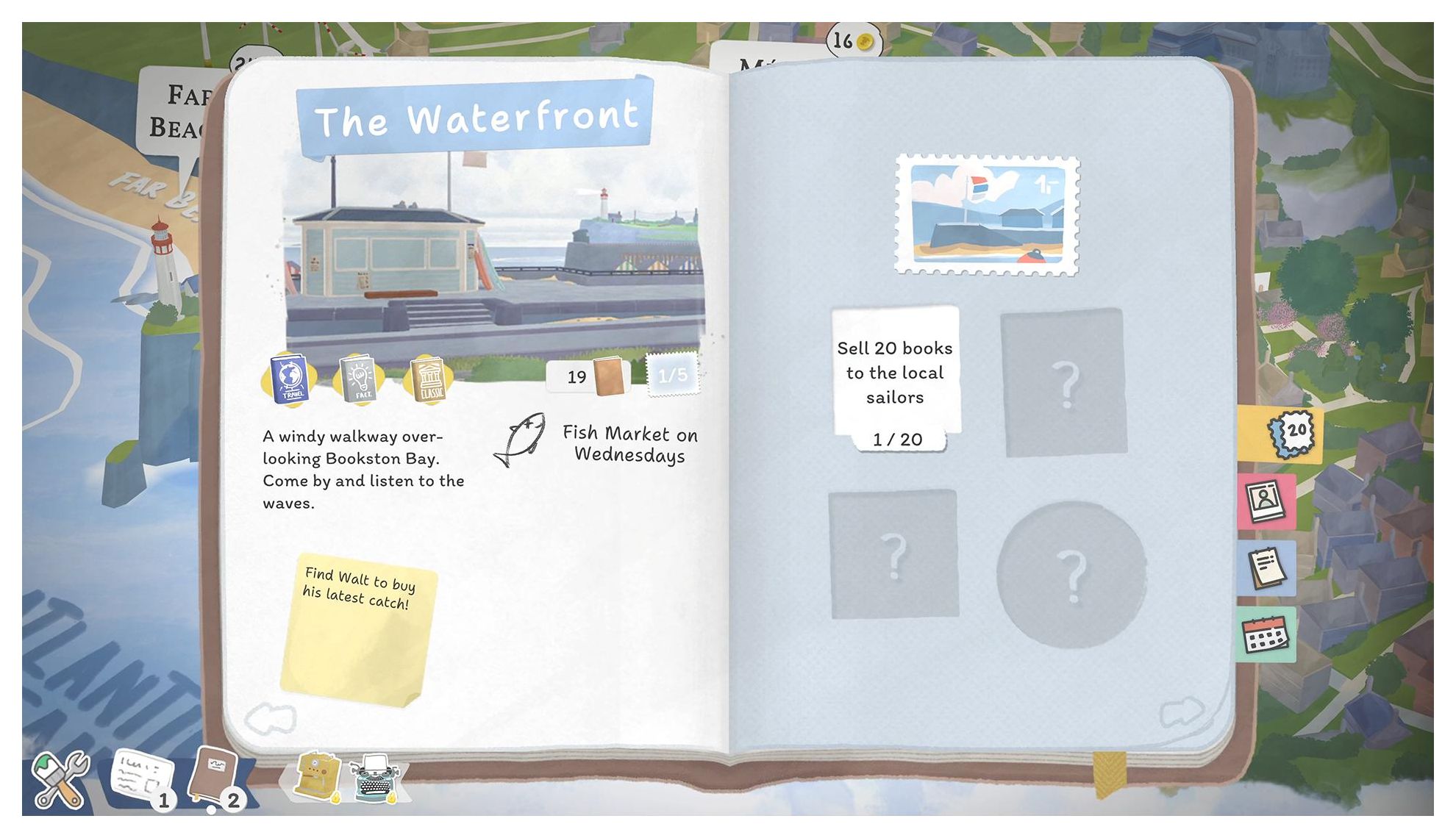Turn to the next journal page arrow
This screenshot has height=838, width=1456.
pos(1181,712)
